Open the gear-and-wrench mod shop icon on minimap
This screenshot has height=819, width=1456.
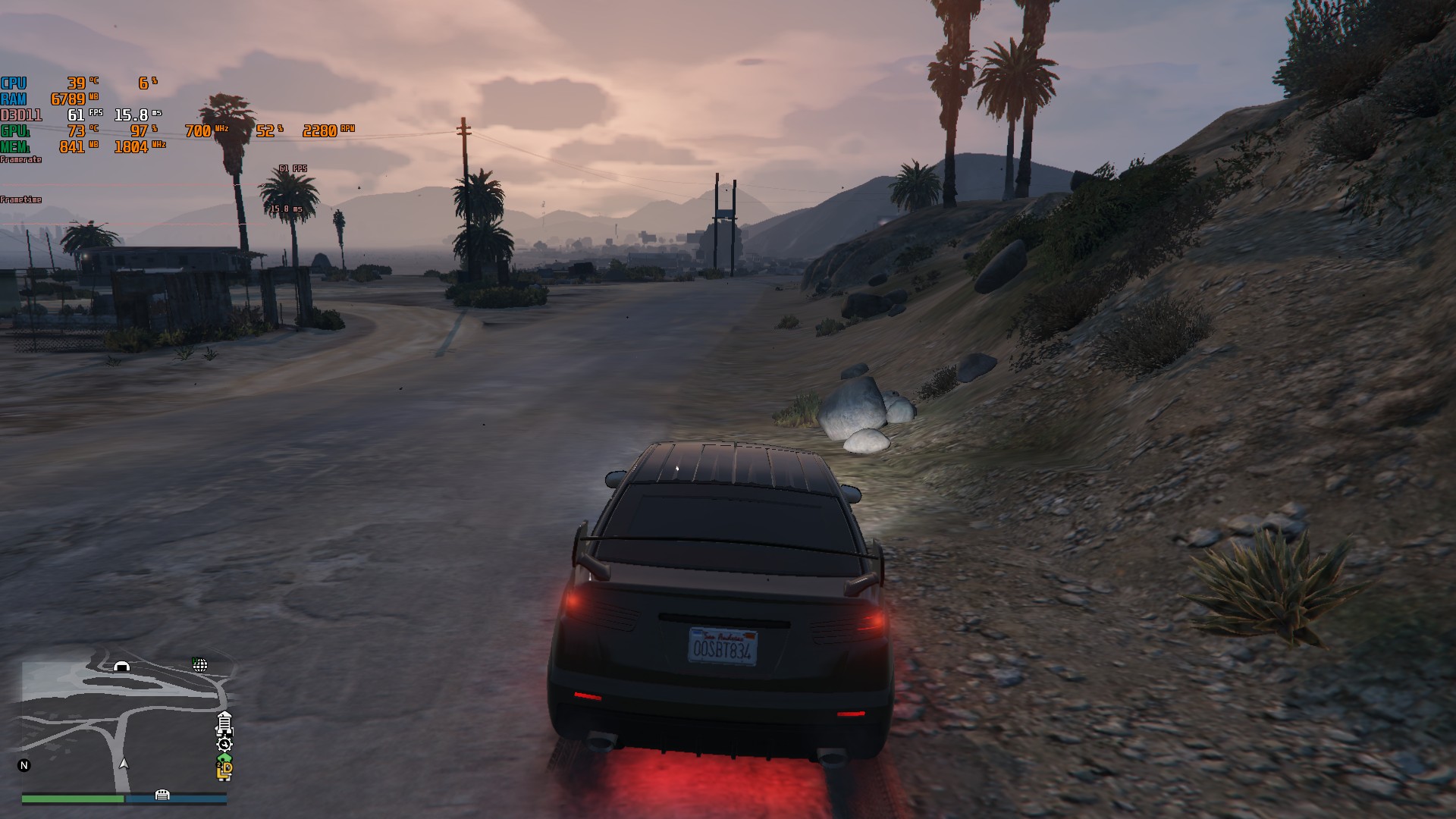(x=224, y=745)
